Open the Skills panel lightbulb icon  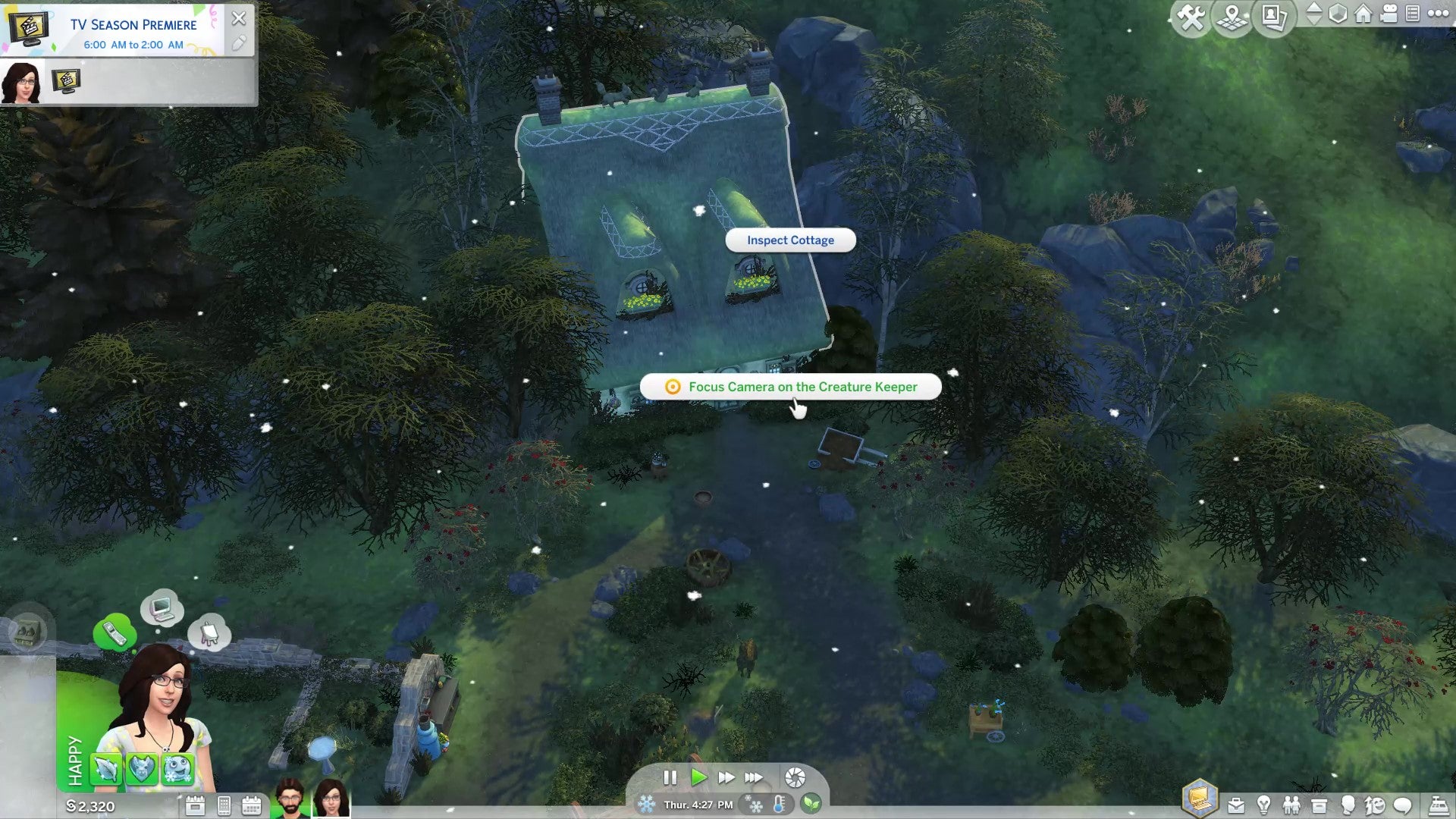coord(1263,805)
